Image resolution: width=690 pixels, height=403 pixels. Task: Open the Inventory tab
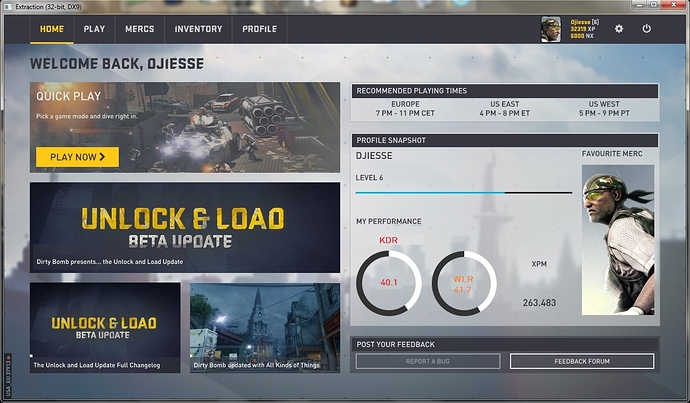pos(198,29)
